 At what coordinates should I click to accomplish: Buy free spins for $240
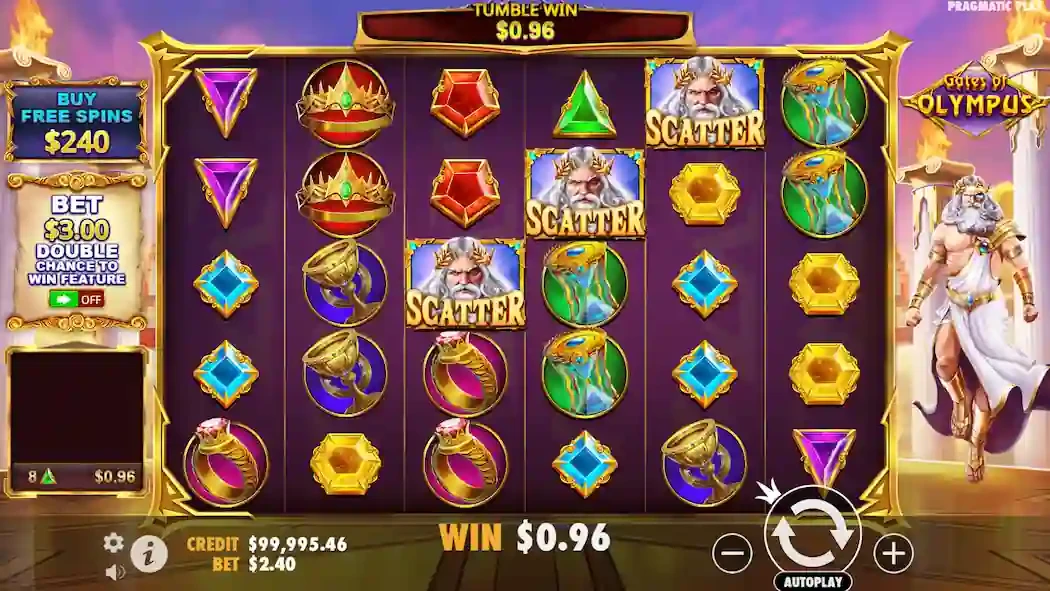[77, 121]
